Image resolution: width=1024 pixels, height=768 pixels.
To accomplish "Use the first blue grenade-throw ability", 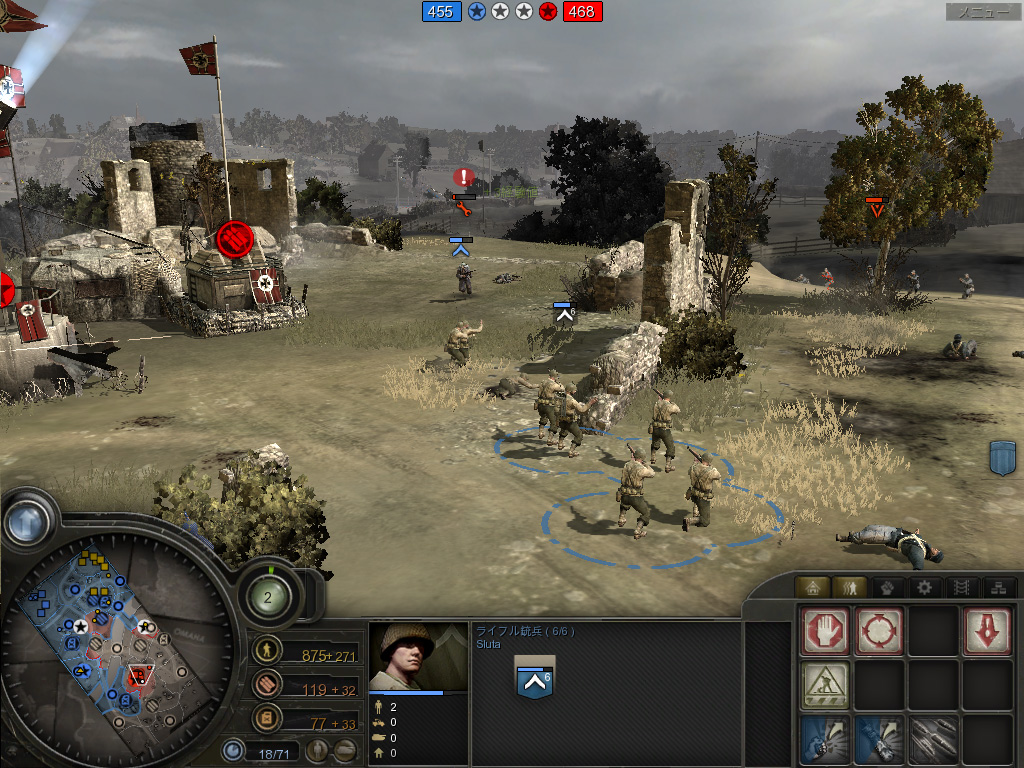I will tap(825, 739).
